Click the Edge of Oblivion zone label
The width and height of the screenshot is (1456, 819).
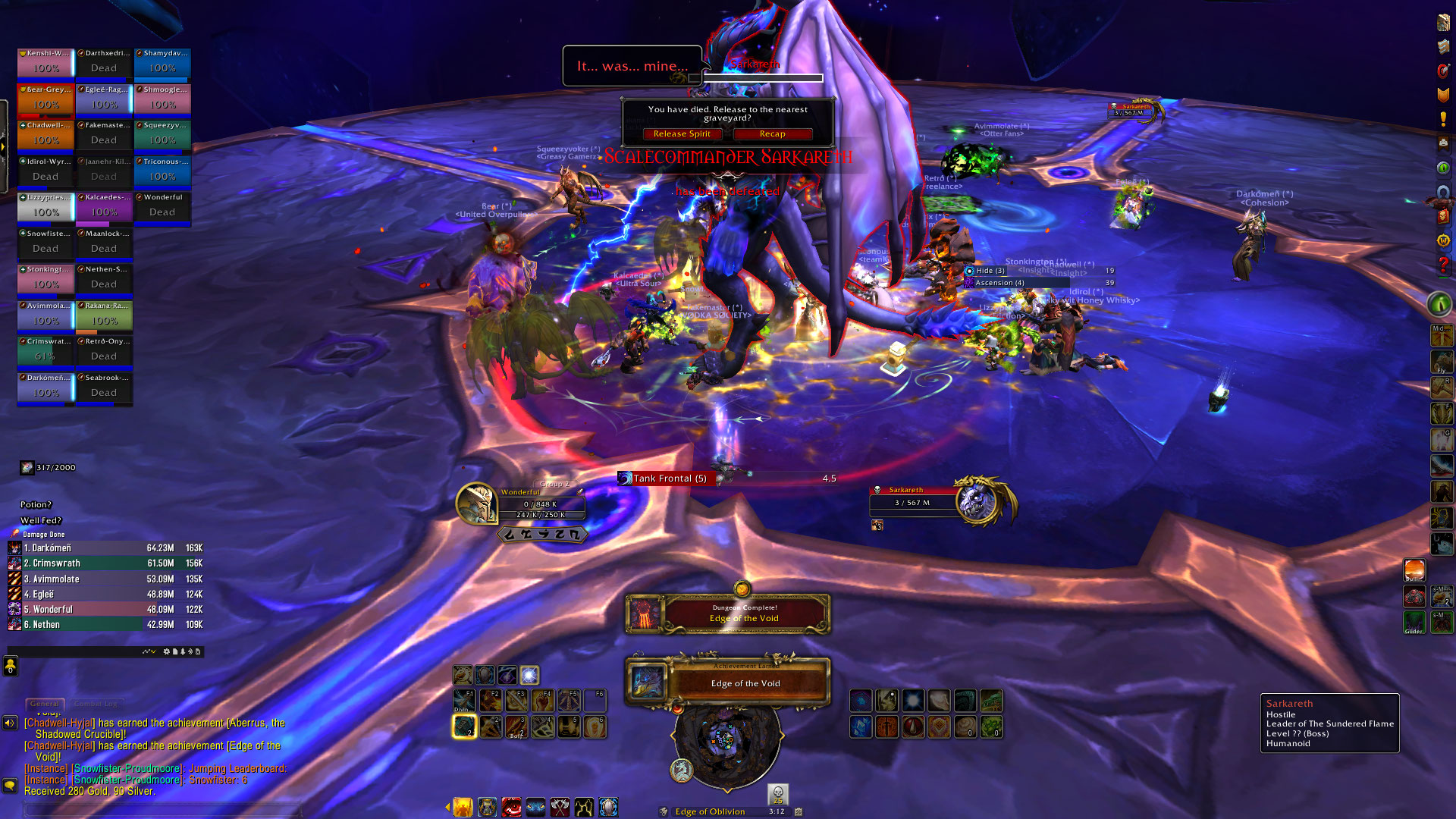[x=710, y=811]
